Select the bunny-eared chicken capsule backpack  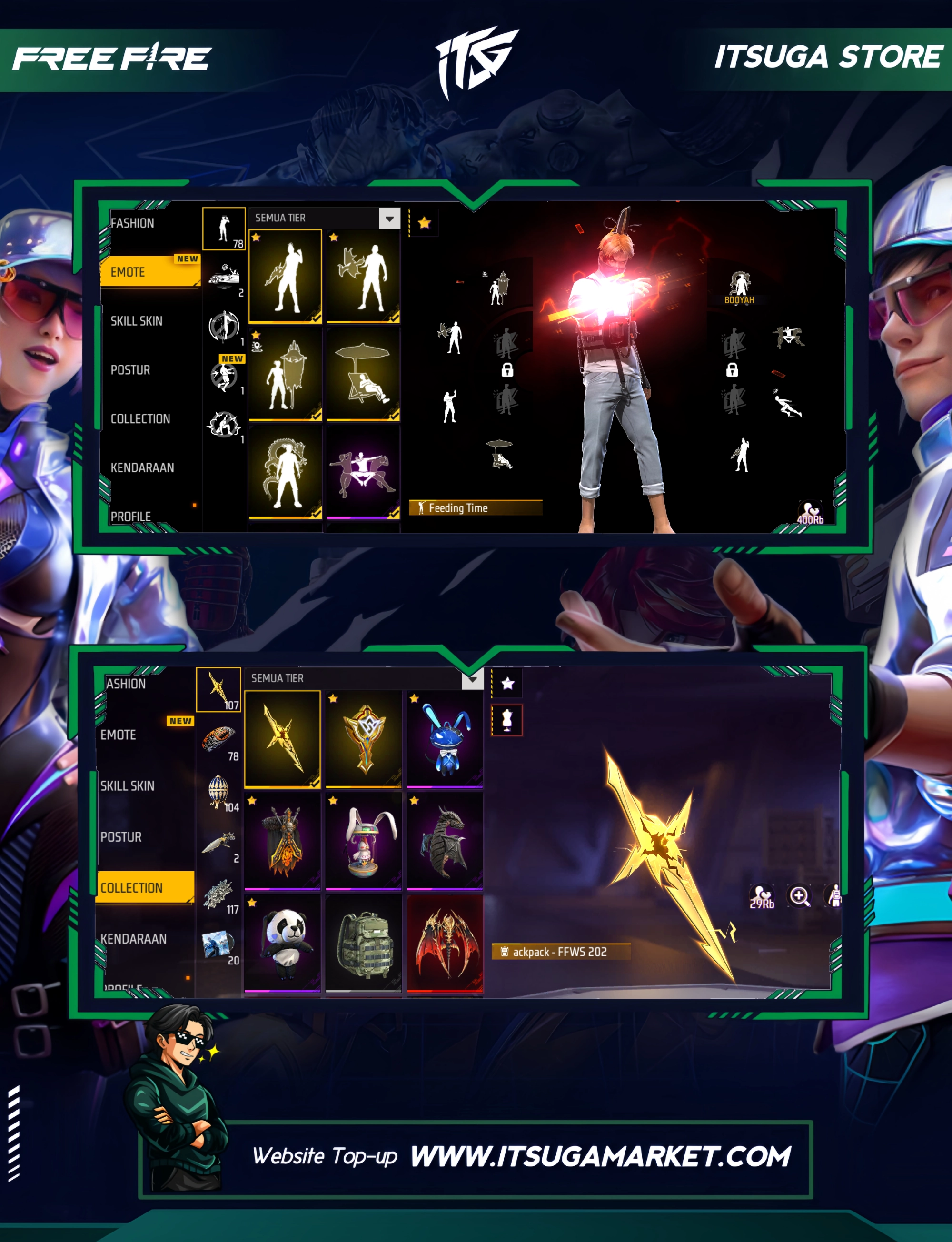tap(363, 841)
